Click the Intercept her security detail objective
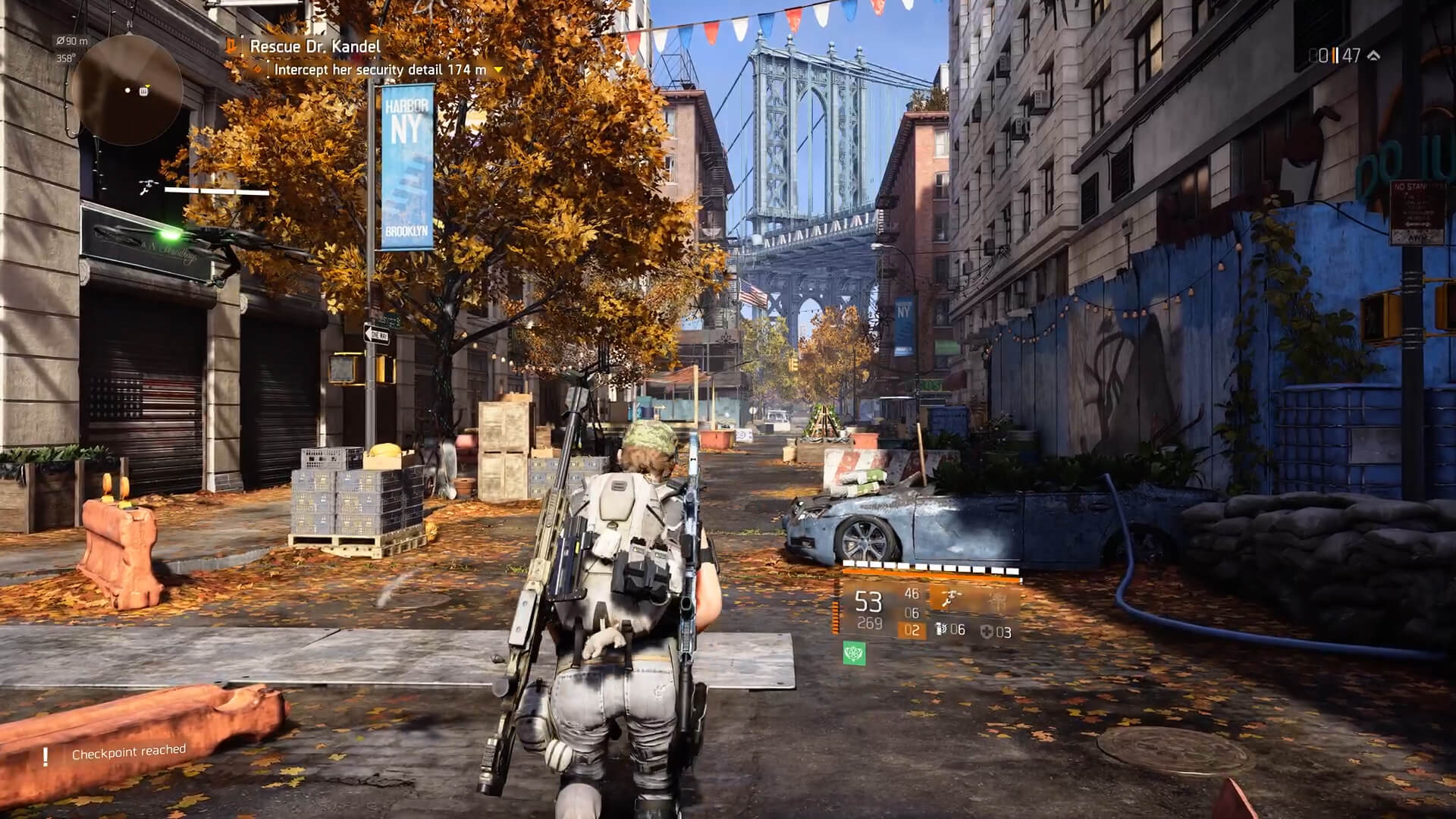The width and height of the screenshot is (1456, 819). coord(380,70)
